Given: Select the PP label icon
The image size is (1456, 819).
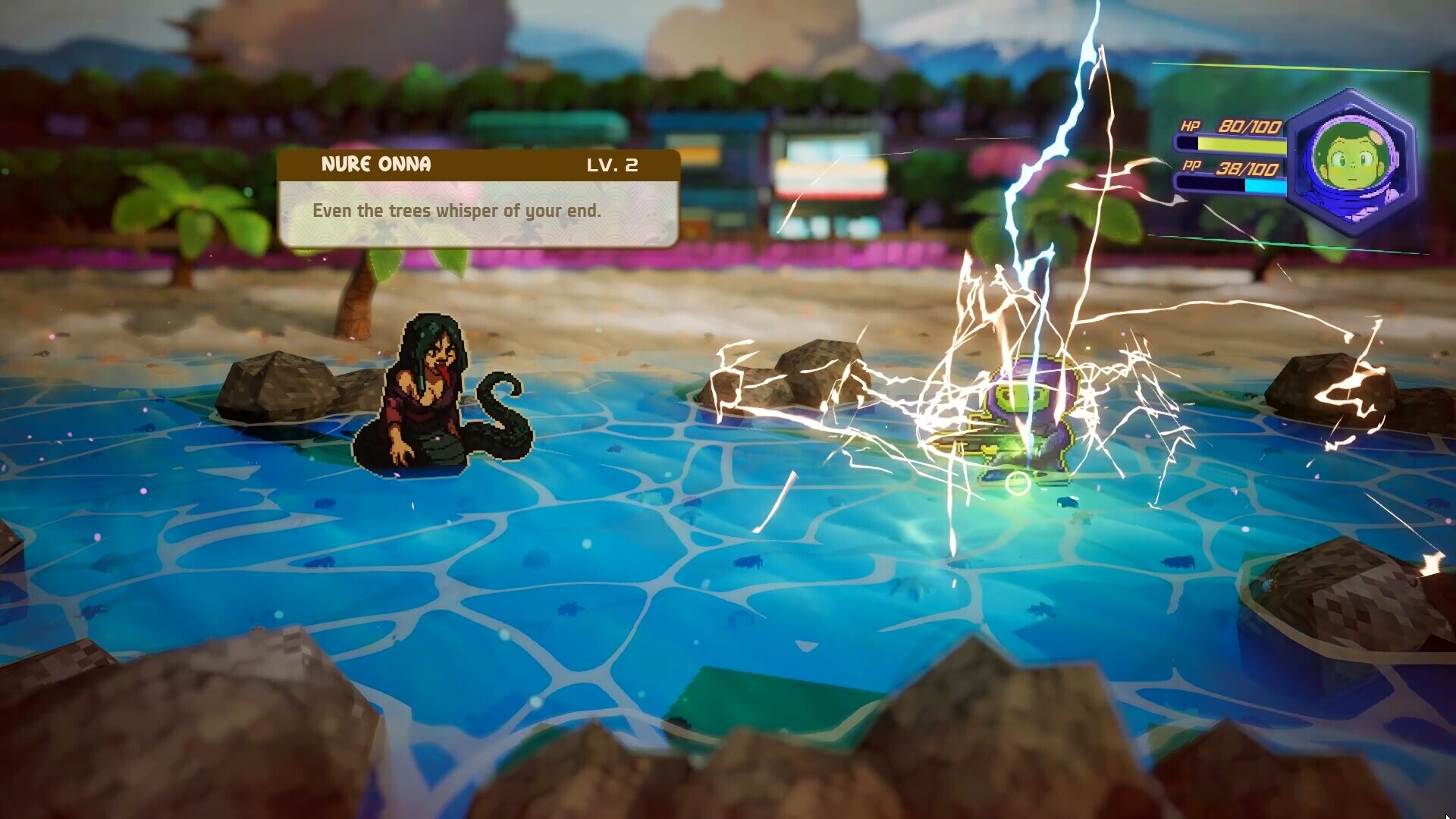Looking at the screenshot, I should point(1191,168).
